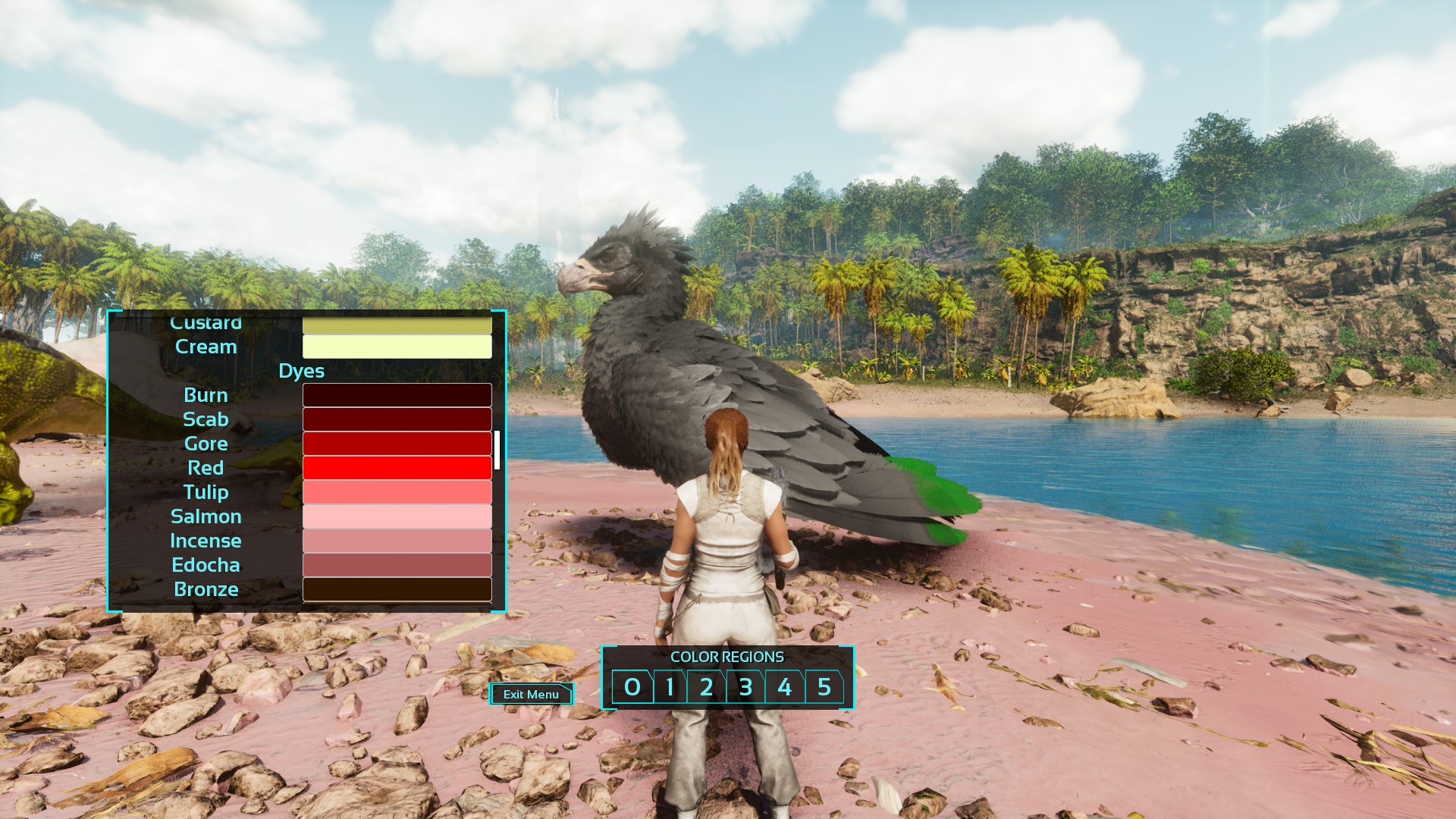Apply the Bronze dye swatch
The width and height of the screenshot is (1456, 819).
click(397, 589)
